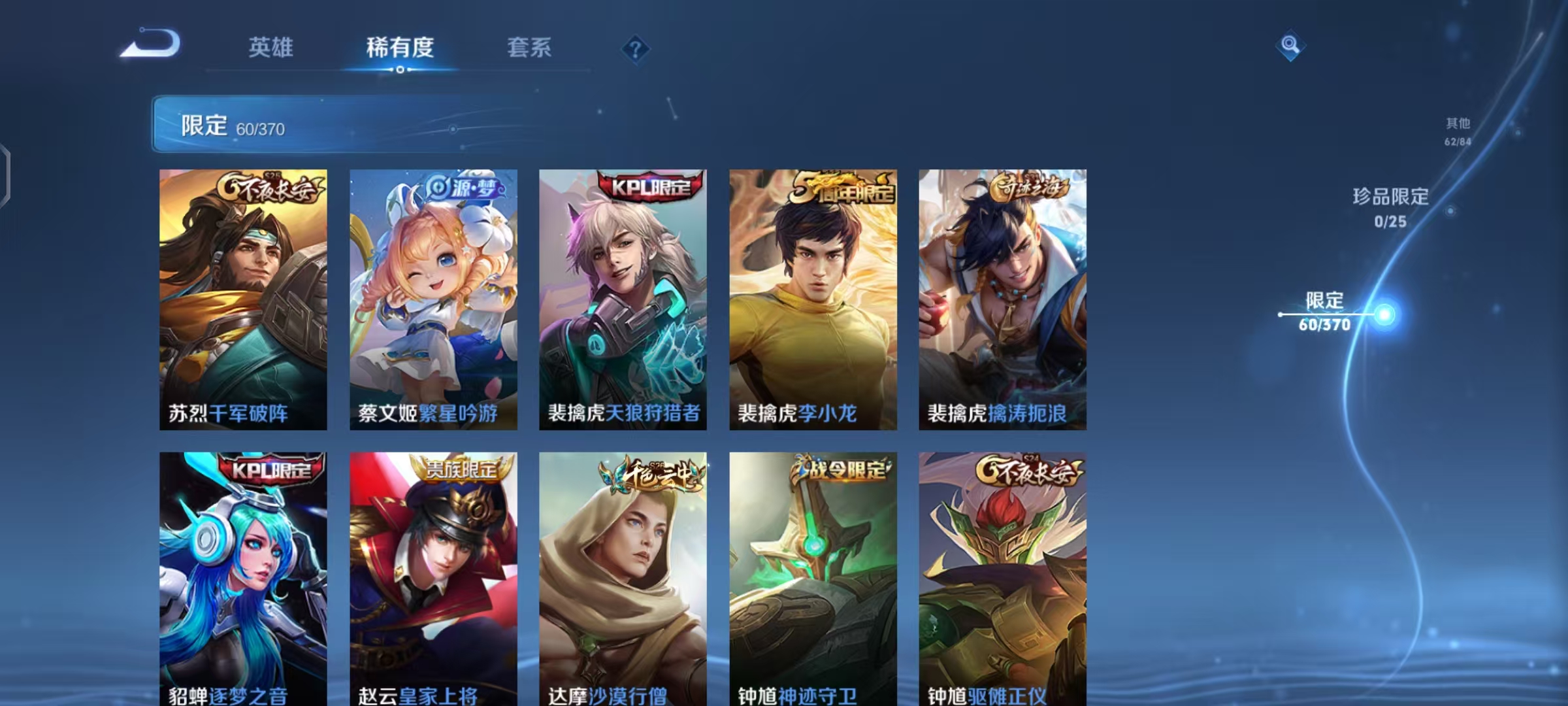Click the 5周年限定 badge on 李小龙 skin
Image resolution: width=1568 pixels, height=706 pixels.
click(x=839, y=189)
